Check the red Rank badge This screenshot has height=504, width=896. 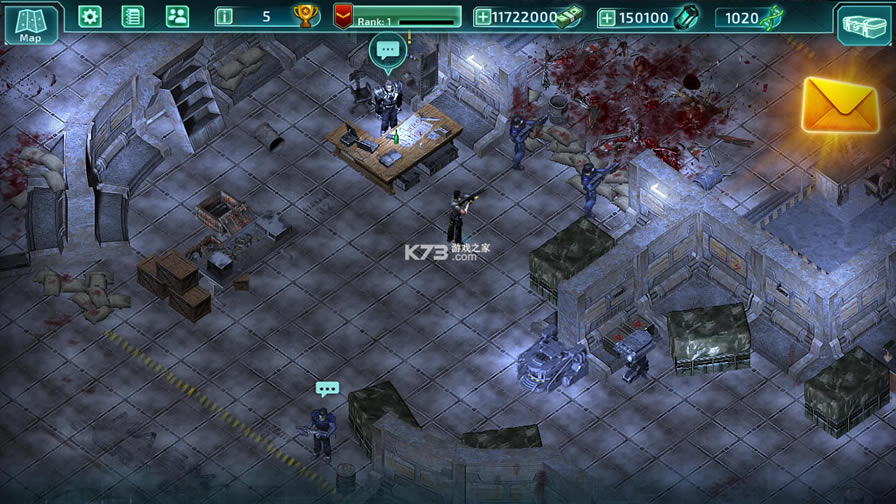coord(343,16)
